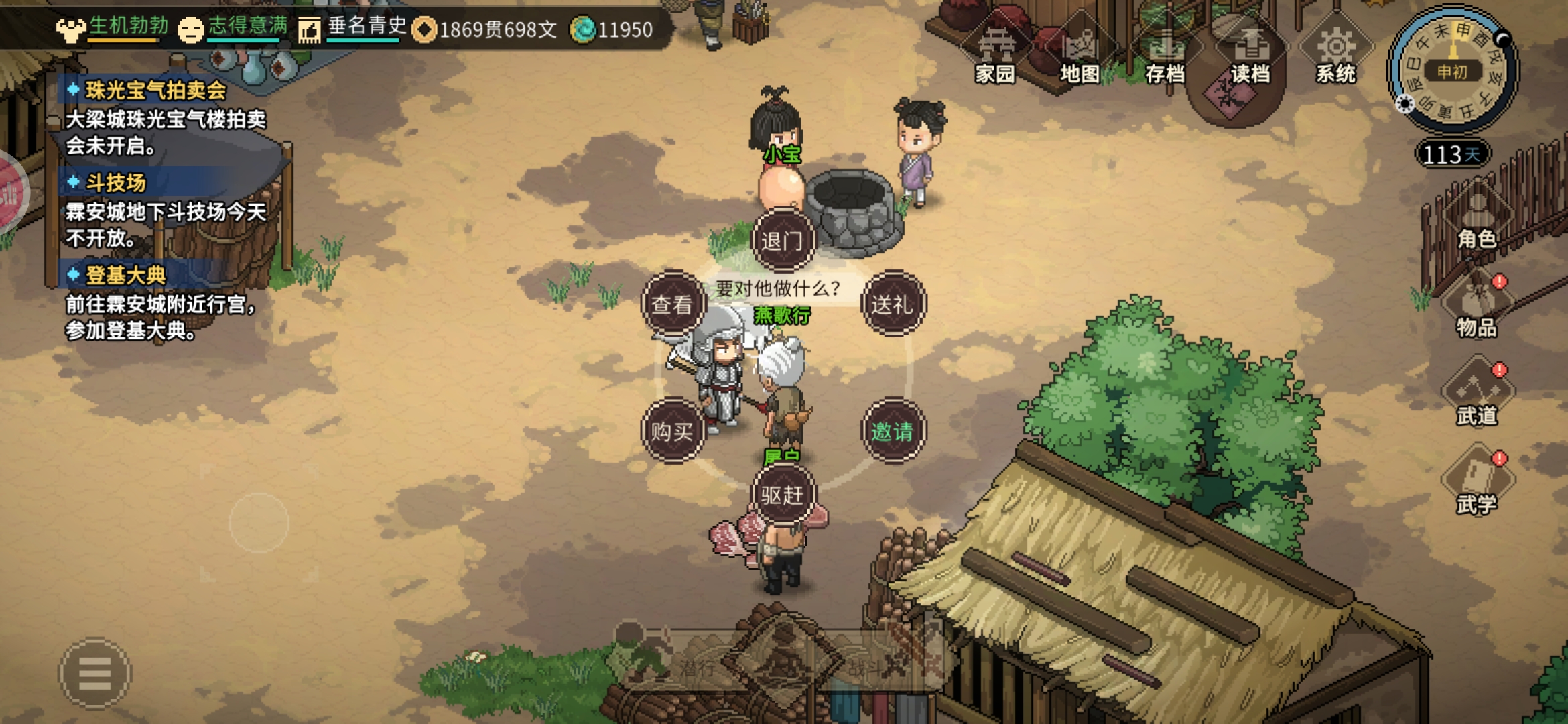1568x724 pixels.
Task: View the 登基大典 quest details
Action: coord(125,275)
